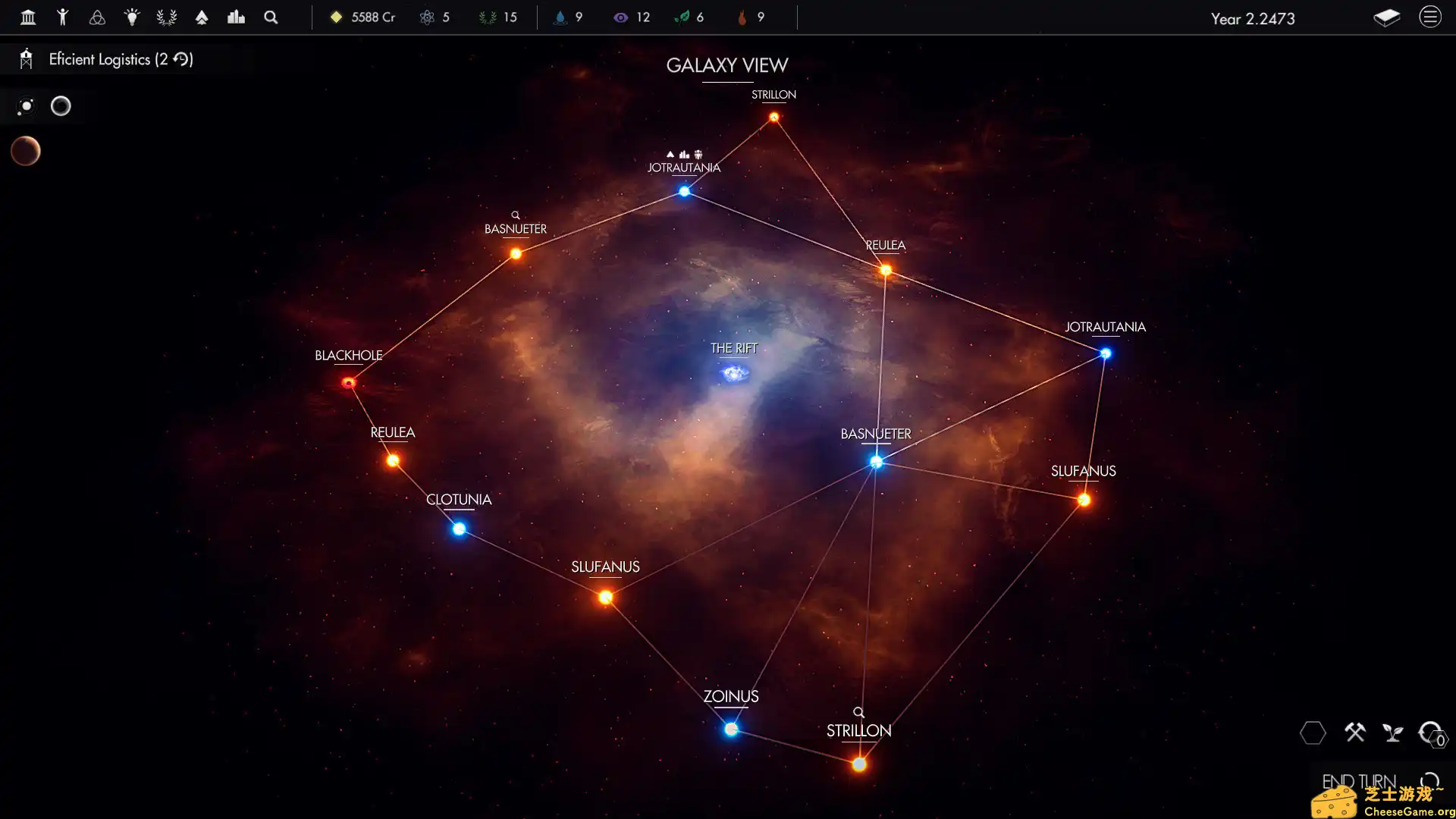Click the spade-shaped military icon
This screenshot has height=819, width=1456.
[202, 17]
